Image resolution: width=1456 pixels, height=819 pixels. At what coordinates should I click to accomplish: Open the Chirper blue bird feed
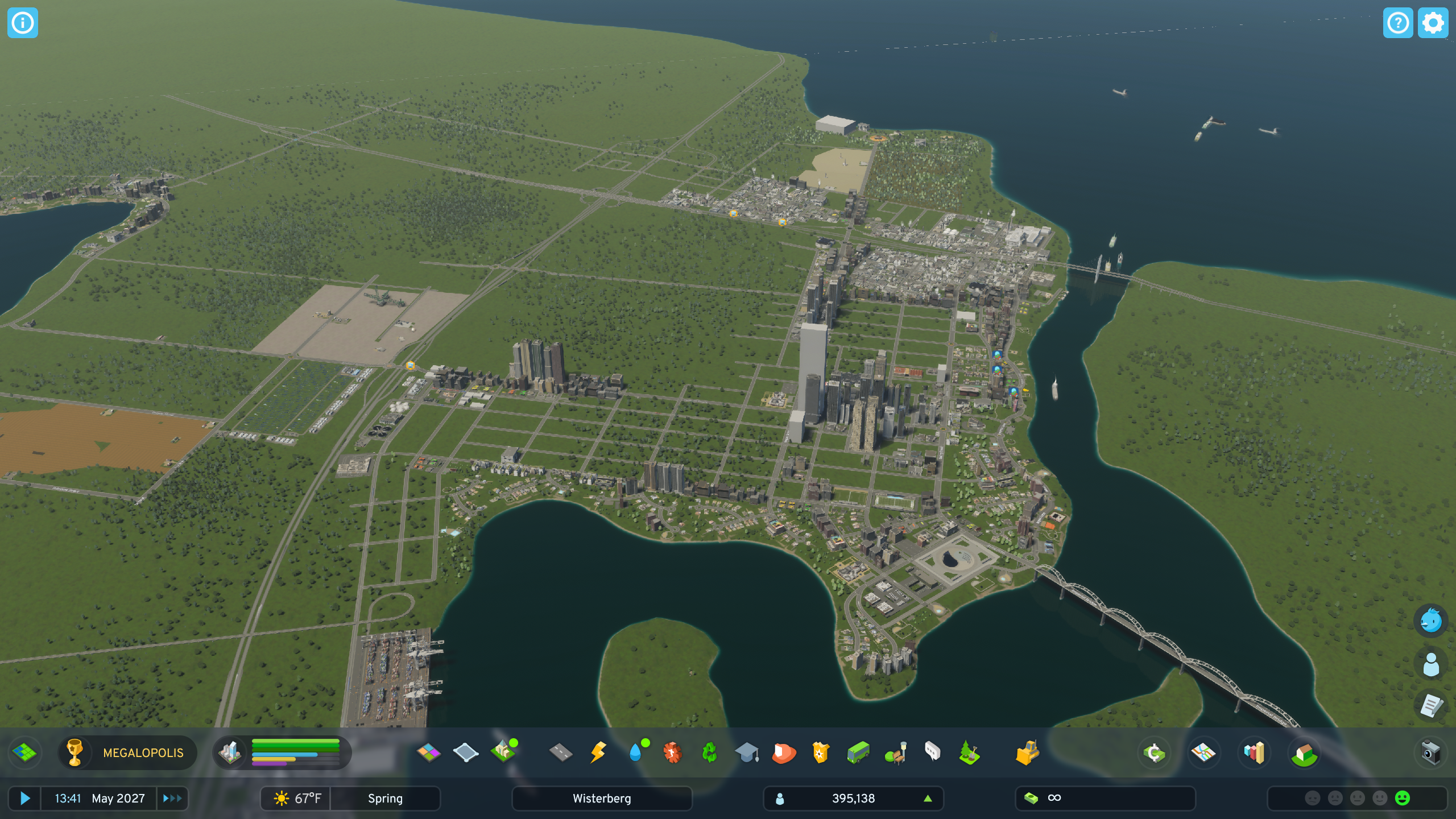coord(1430,621)
